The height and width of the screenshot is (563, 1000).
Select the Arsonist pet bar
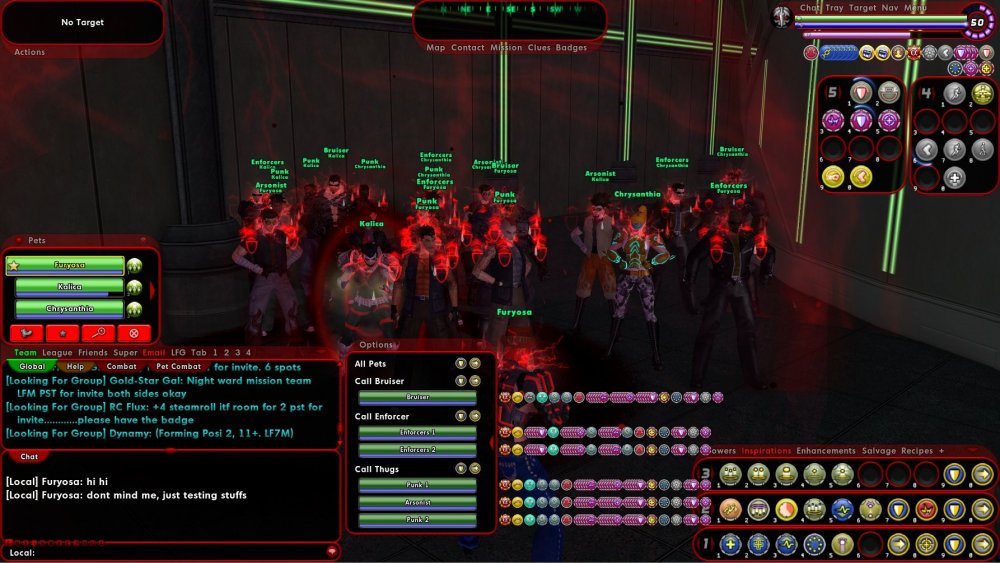coord(418,502)
